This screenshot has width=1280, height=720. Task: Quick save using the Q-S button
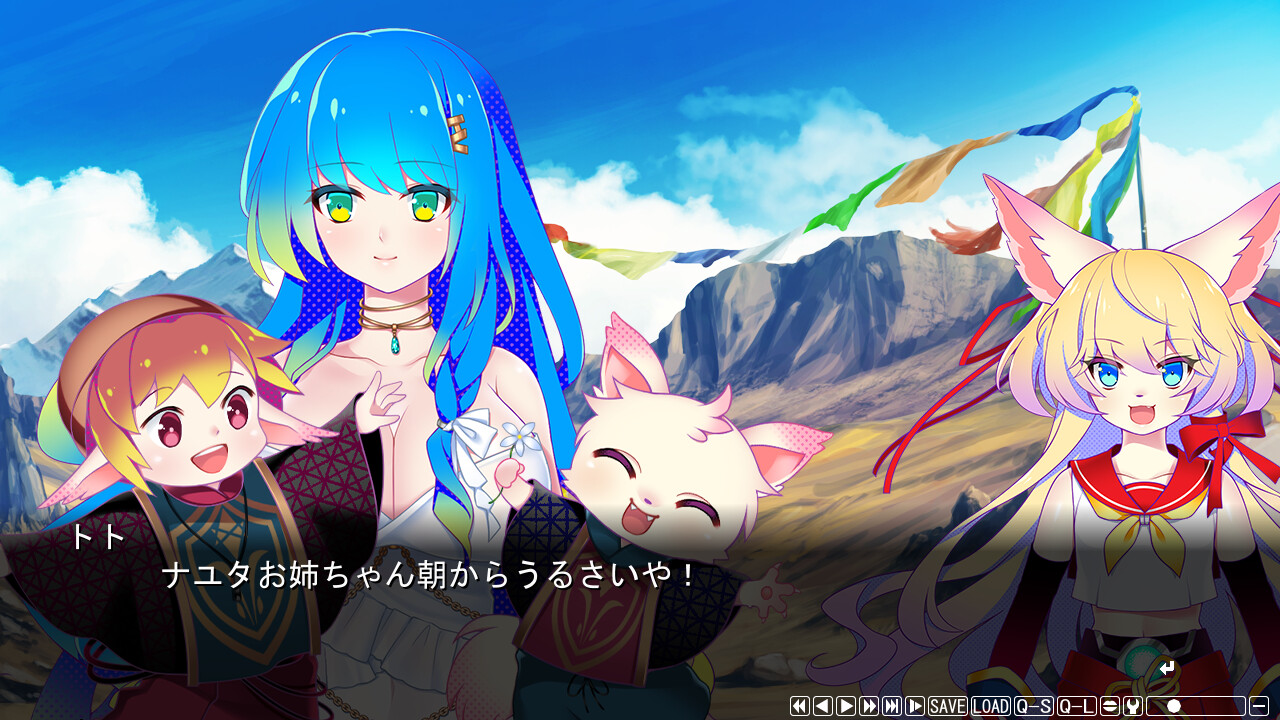pos(1035,706)
